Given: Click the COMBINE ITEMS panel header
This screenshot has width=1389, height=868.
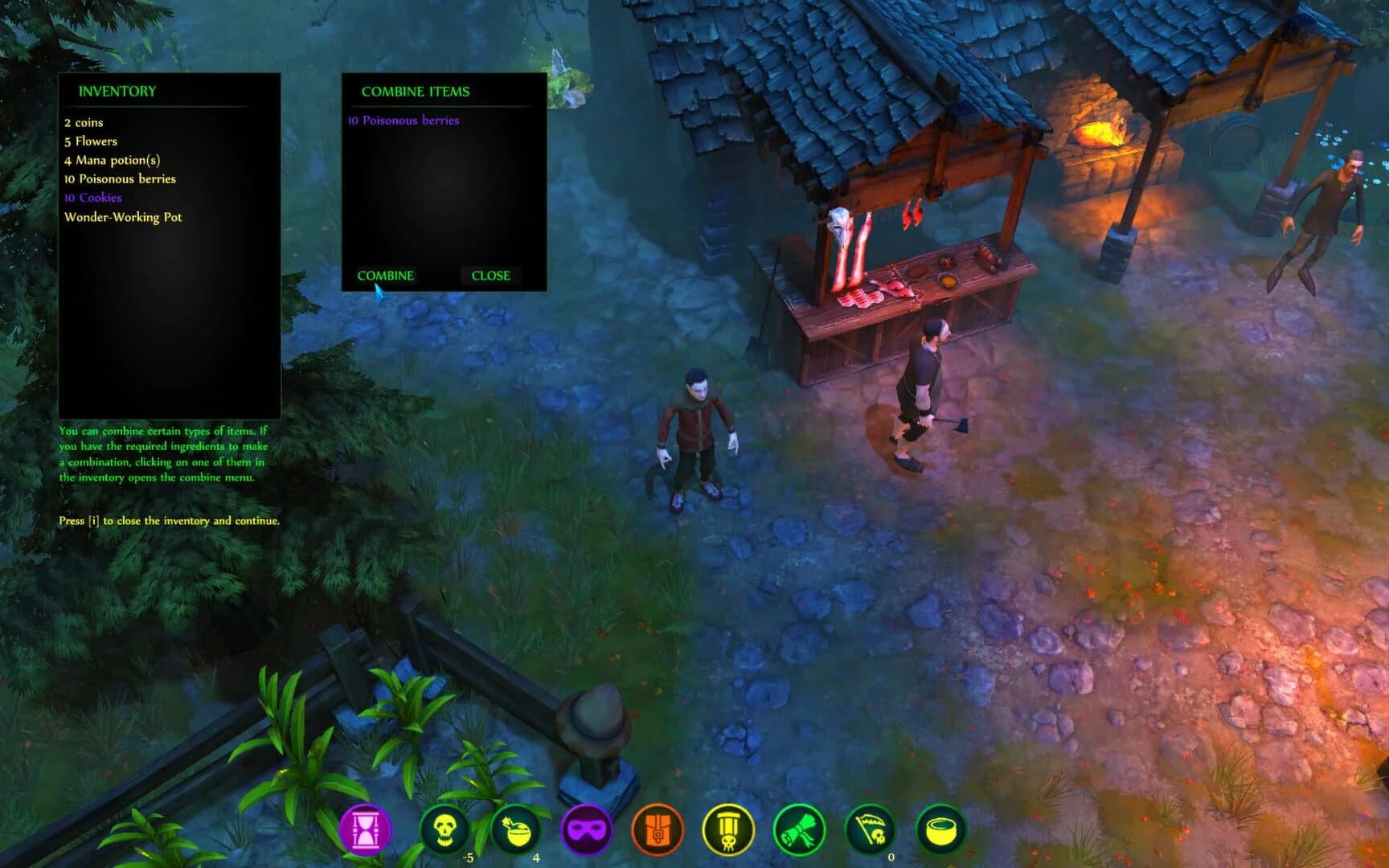Looking at the screenshot, I should (415, 92).
